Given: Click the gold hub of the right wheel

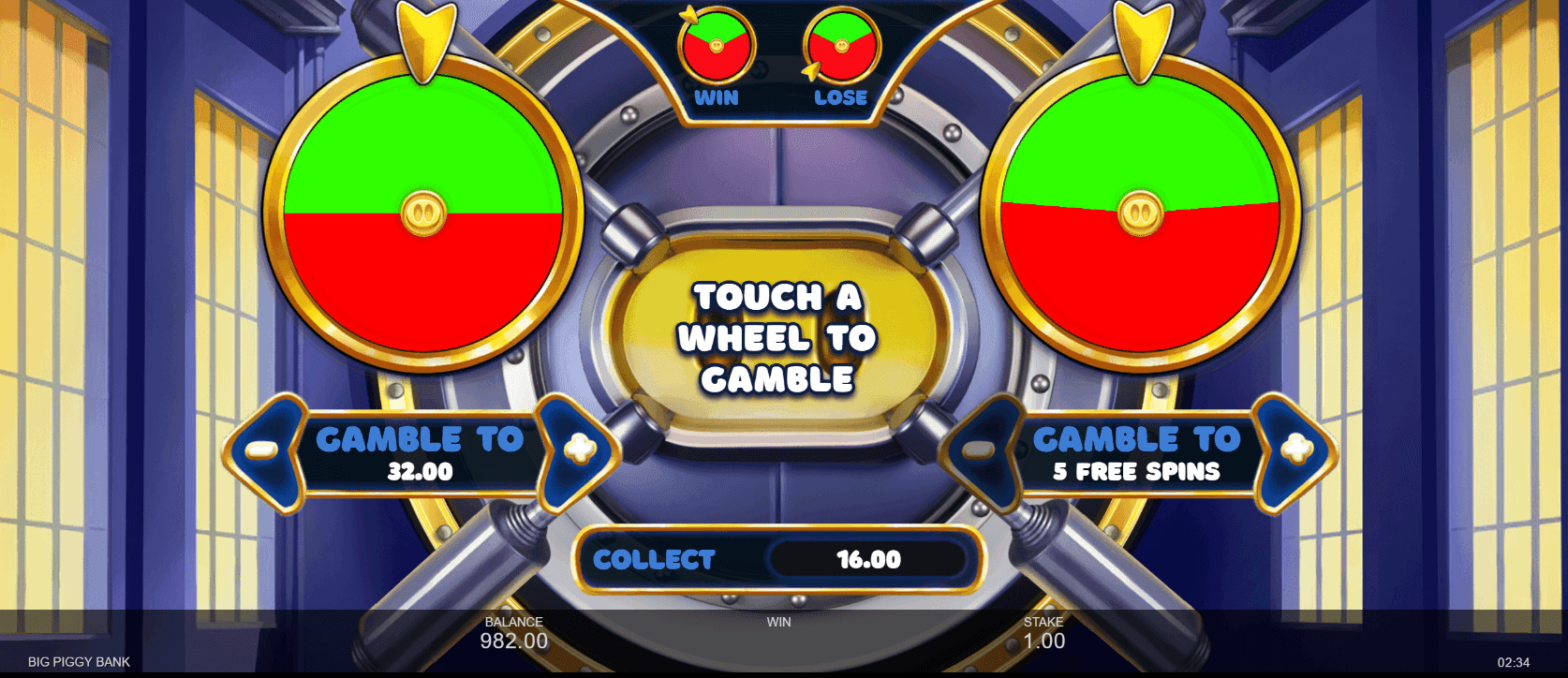Looking at the screenshot, I should pyautogui.click(x=1141, y=214).
